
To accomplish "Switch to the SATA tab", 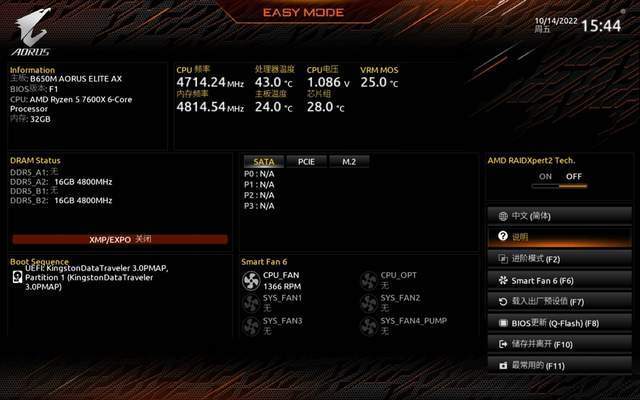I will point(264,161).
